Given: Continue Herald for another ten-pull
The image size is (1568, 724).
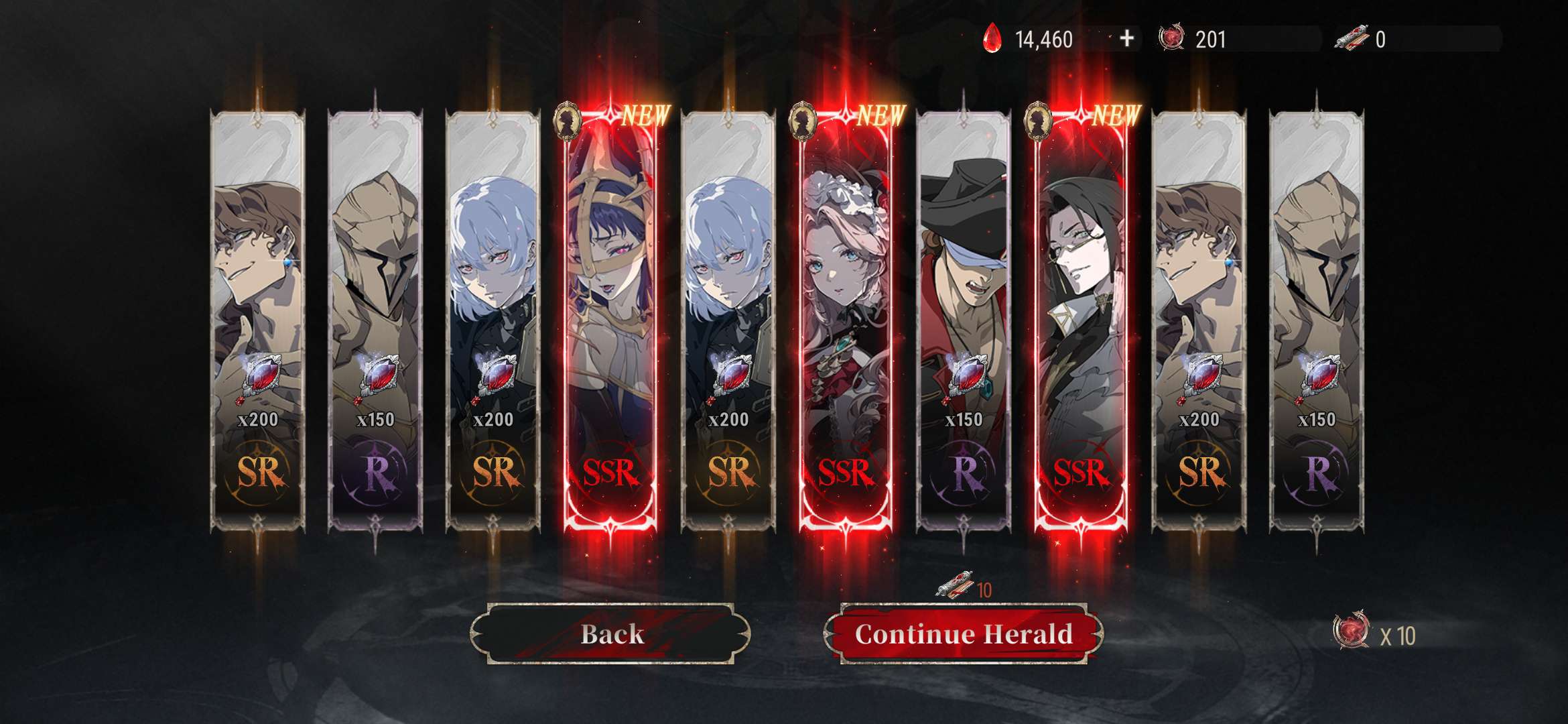Looking at the screenshot, I should point(964,634).
